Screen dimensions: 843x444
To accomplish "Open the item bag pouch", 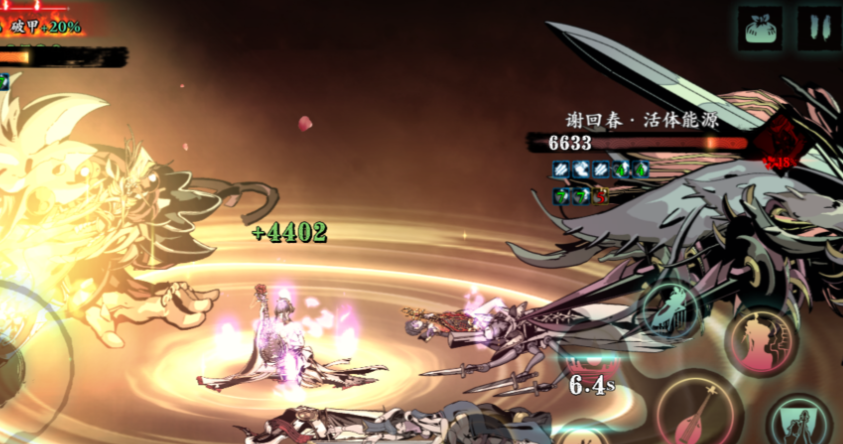I will pos(761,28).
